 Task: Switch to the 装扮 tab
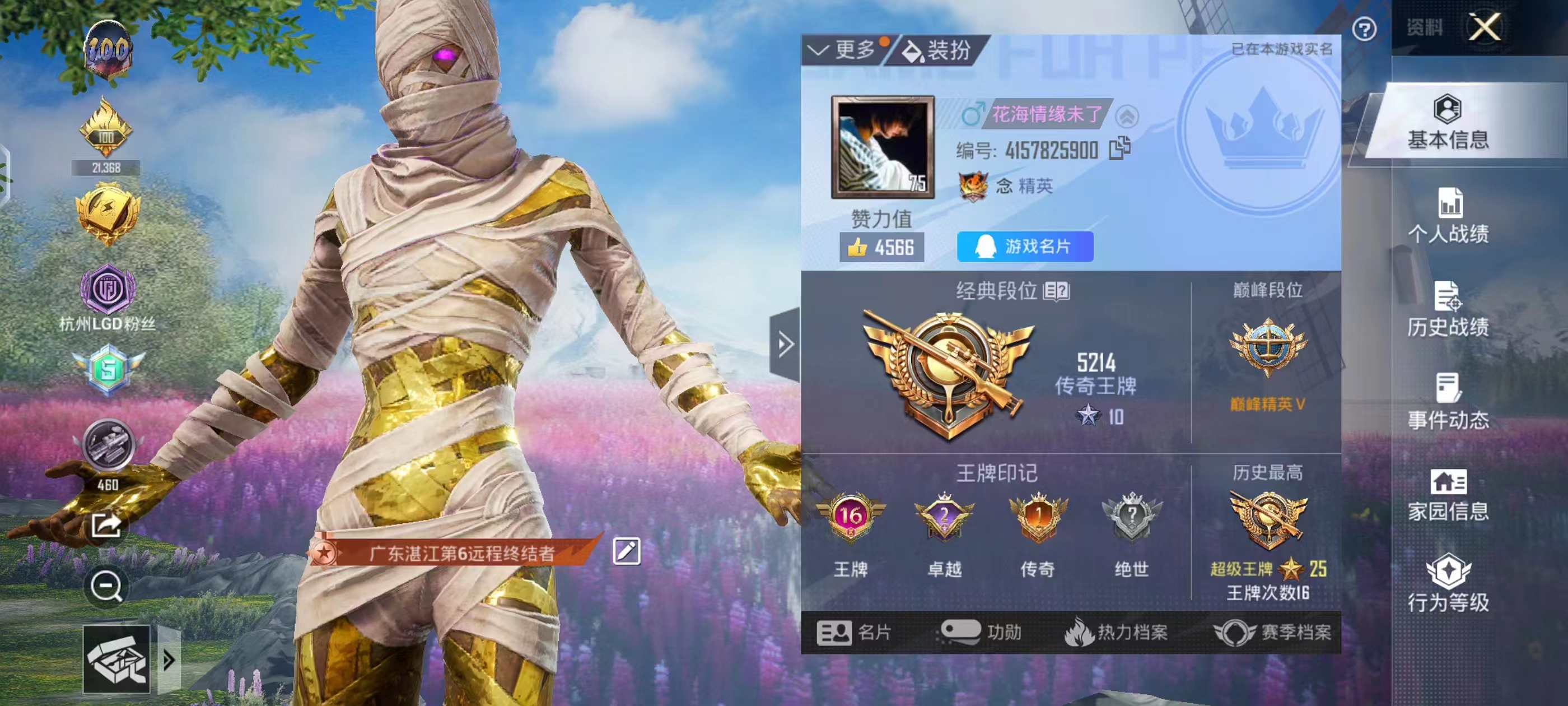pyautogui.click(x=937, y=52)
